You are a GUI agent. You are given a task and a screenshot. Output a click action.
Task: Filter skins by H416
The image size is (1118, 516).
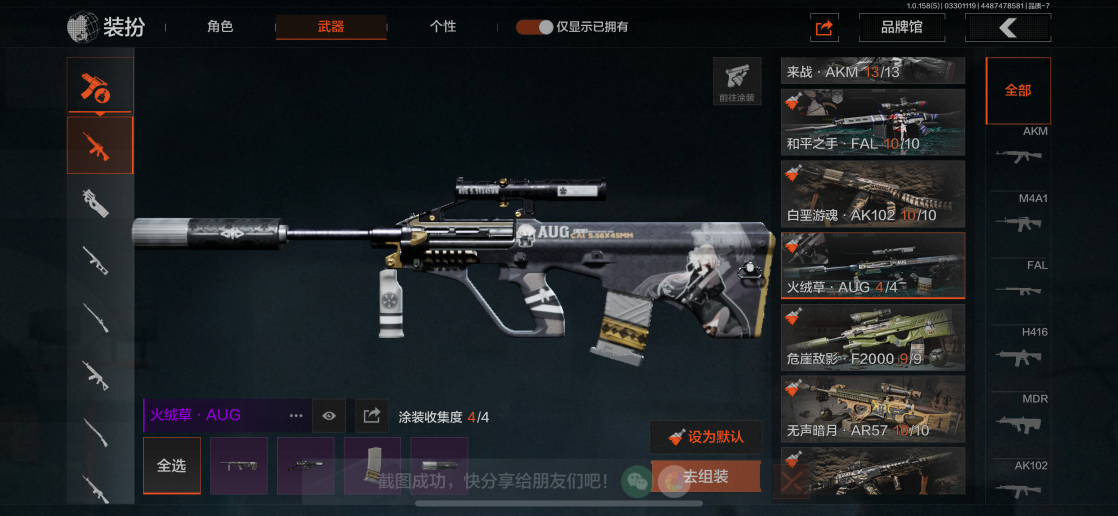[1020, 348]
